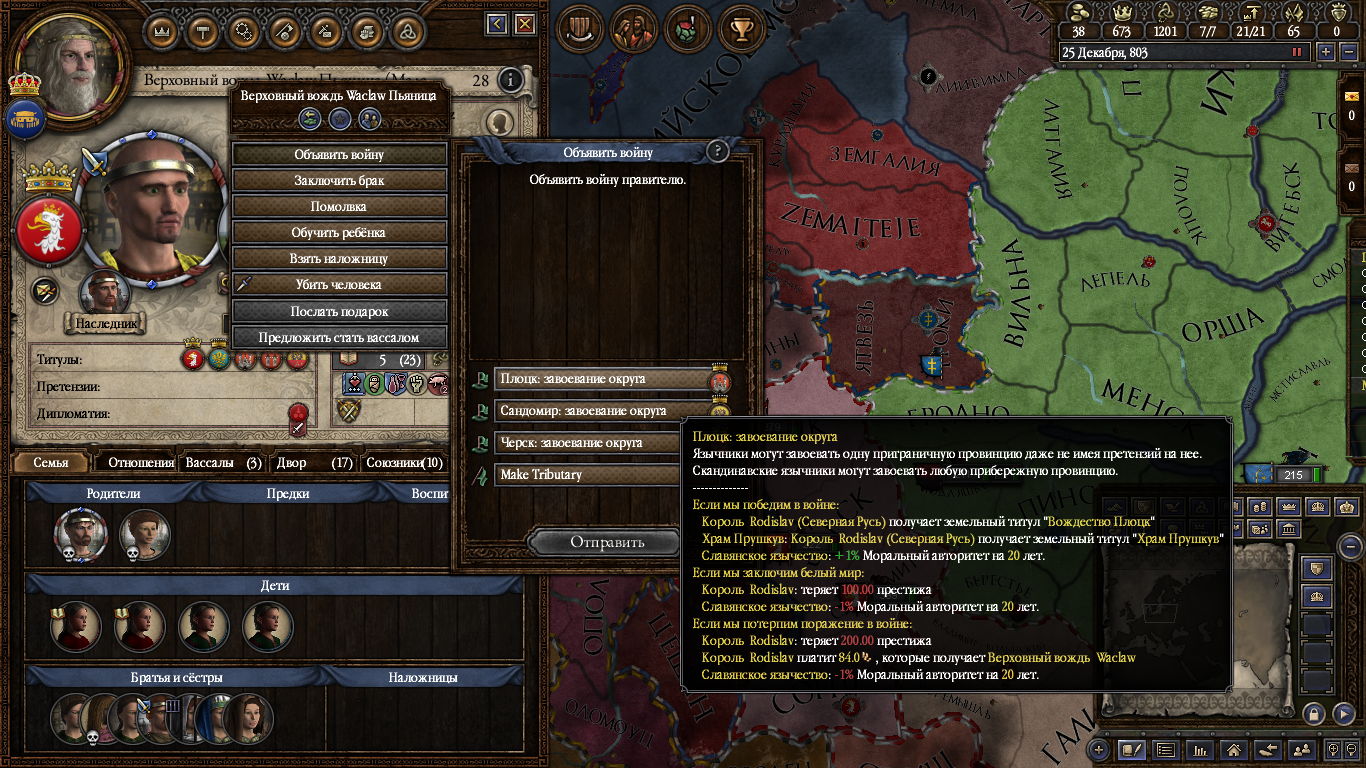Choose 'Послать подарок' to send gift
The width and height of the screenshot is (1366, 768).
click(x=339, y=311)
